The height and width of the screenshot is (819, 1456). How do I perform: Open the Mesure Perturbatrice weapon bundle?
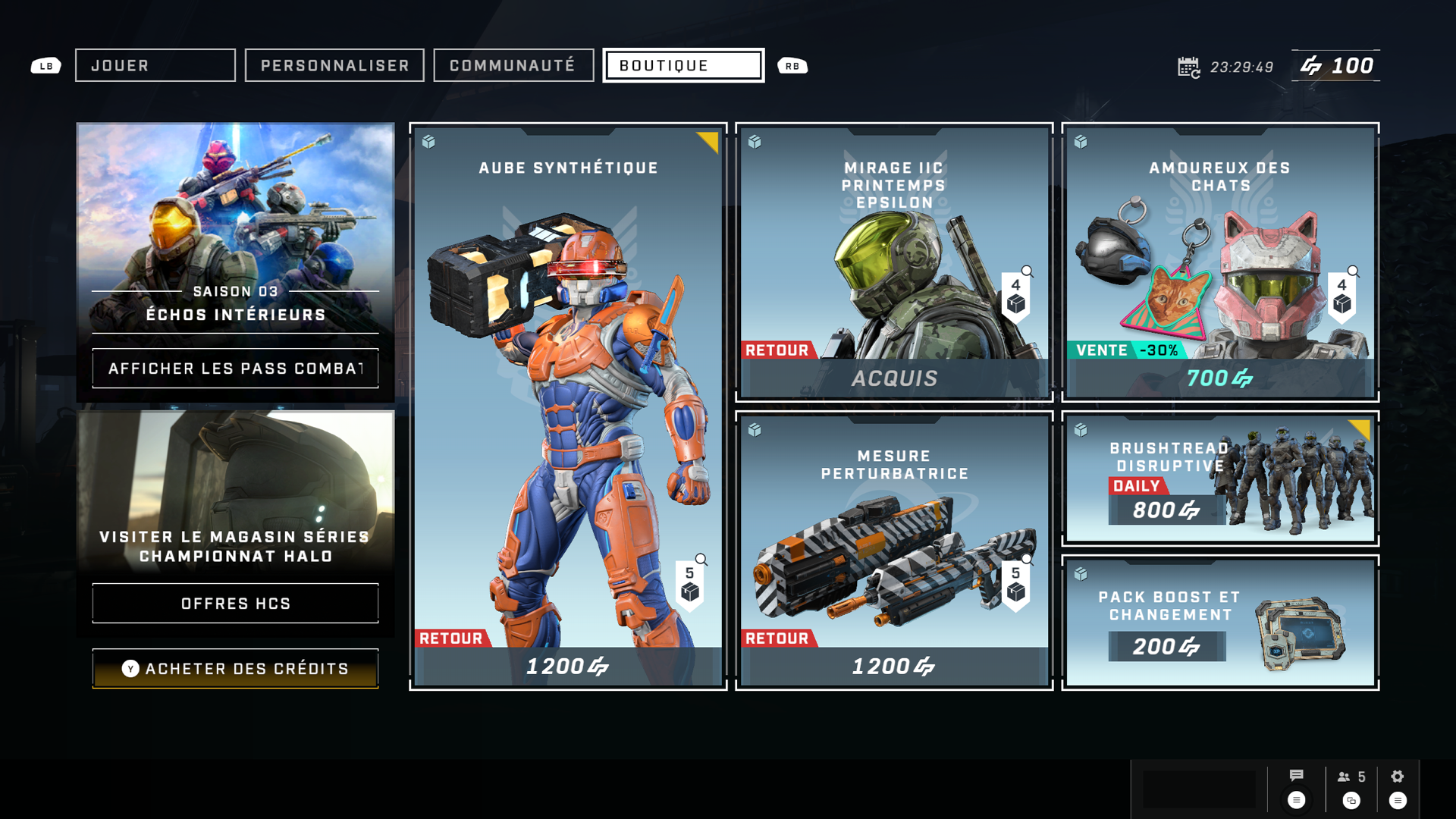(x=894, y=550)
